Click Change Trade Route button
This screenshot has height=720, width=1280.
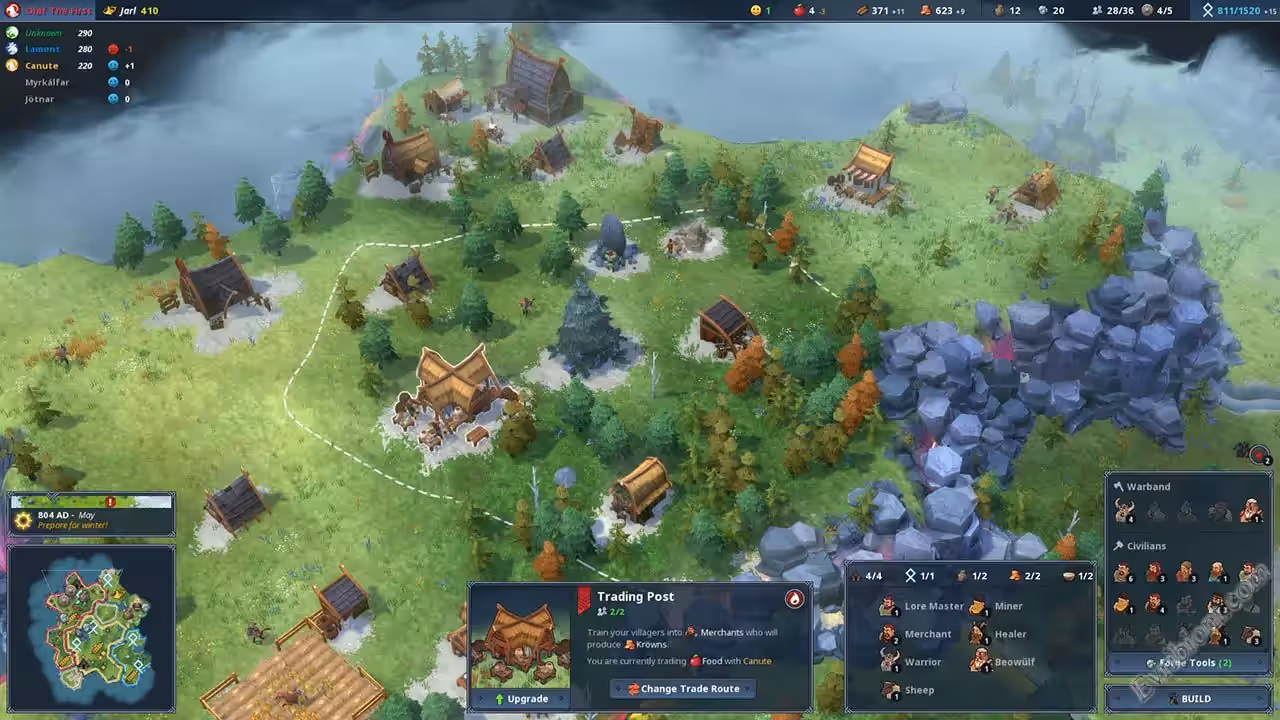(x=682, y=689)
